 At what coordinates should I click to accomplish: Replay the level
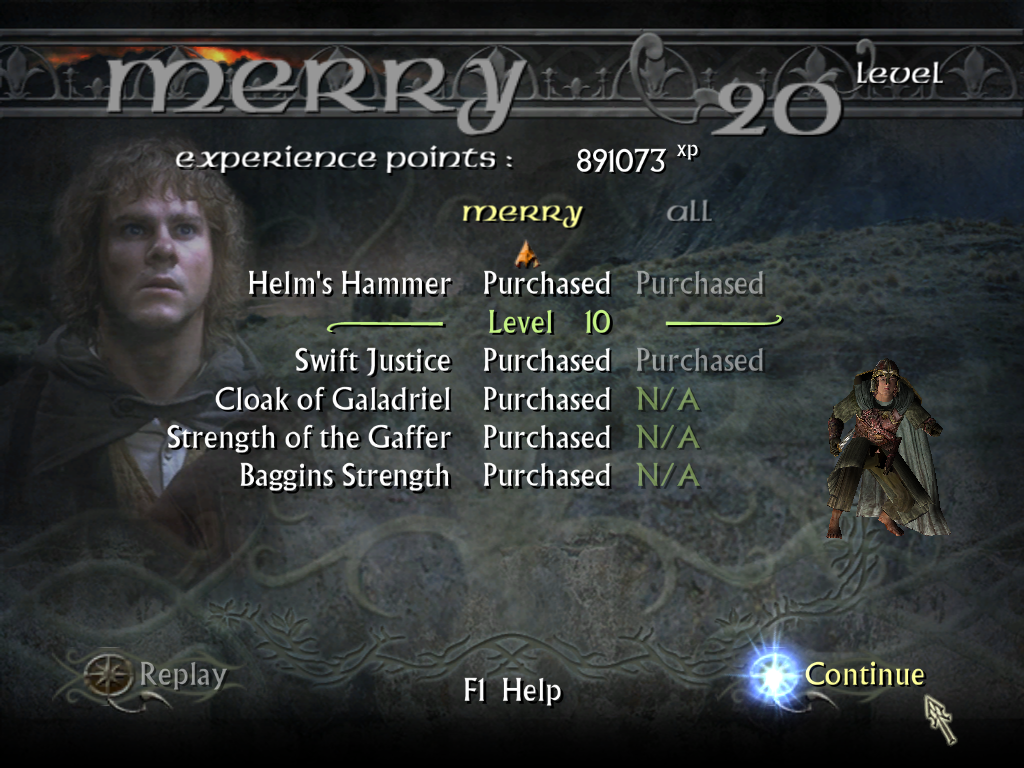(182, 676)
